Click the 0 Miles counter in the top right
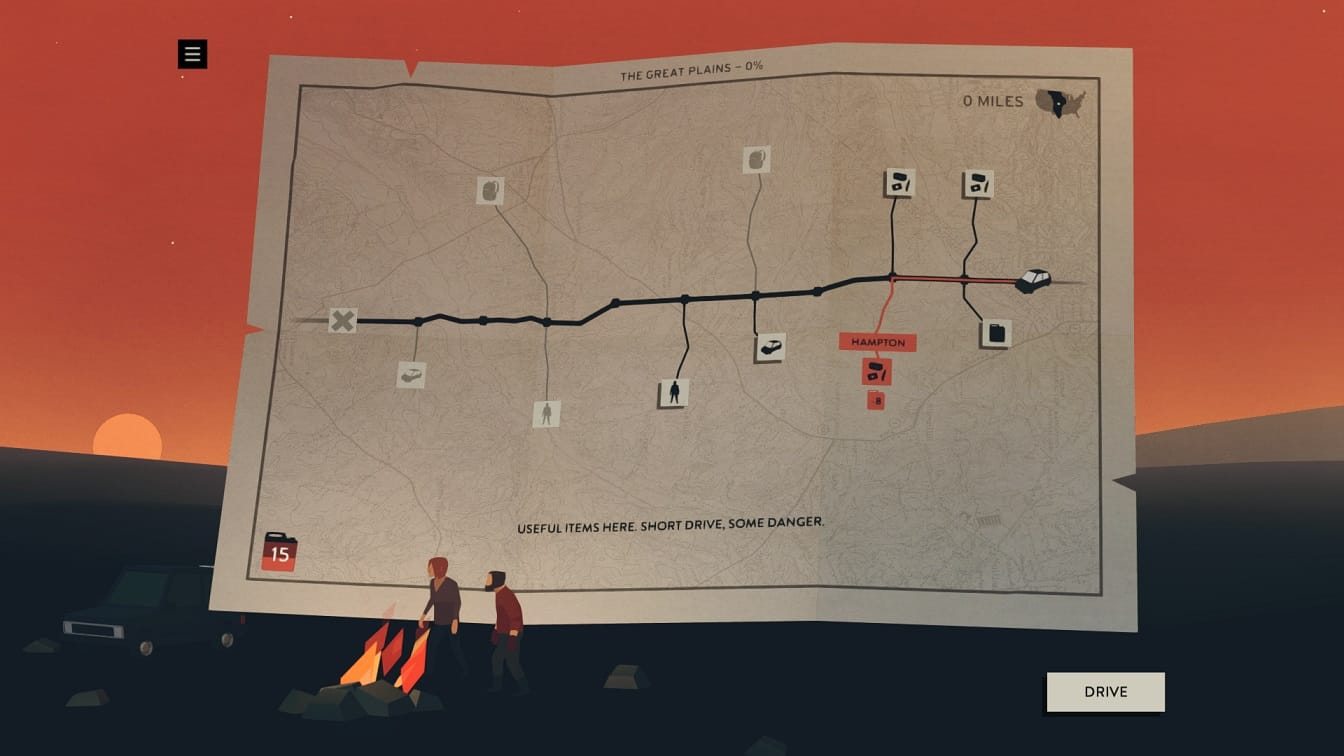The height and width of the screenshot is (756, 1344). pyautogui.click(x=991, y=100)
